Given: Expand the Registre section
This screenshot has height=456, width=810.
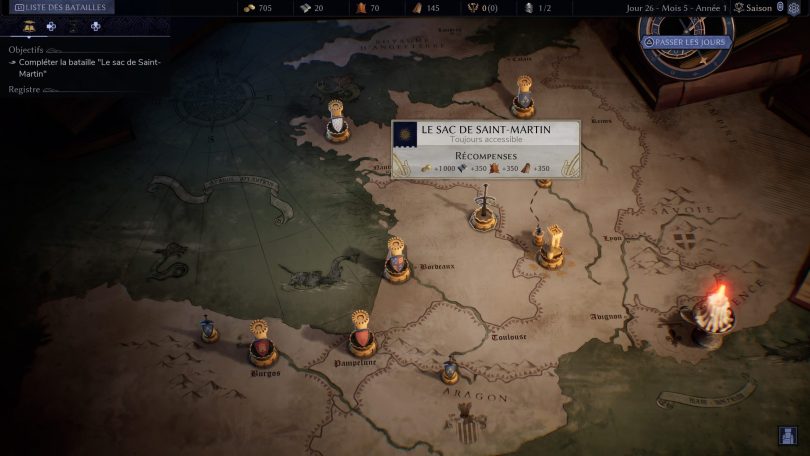Looking at the screenshot, I should tap(25, 90).
